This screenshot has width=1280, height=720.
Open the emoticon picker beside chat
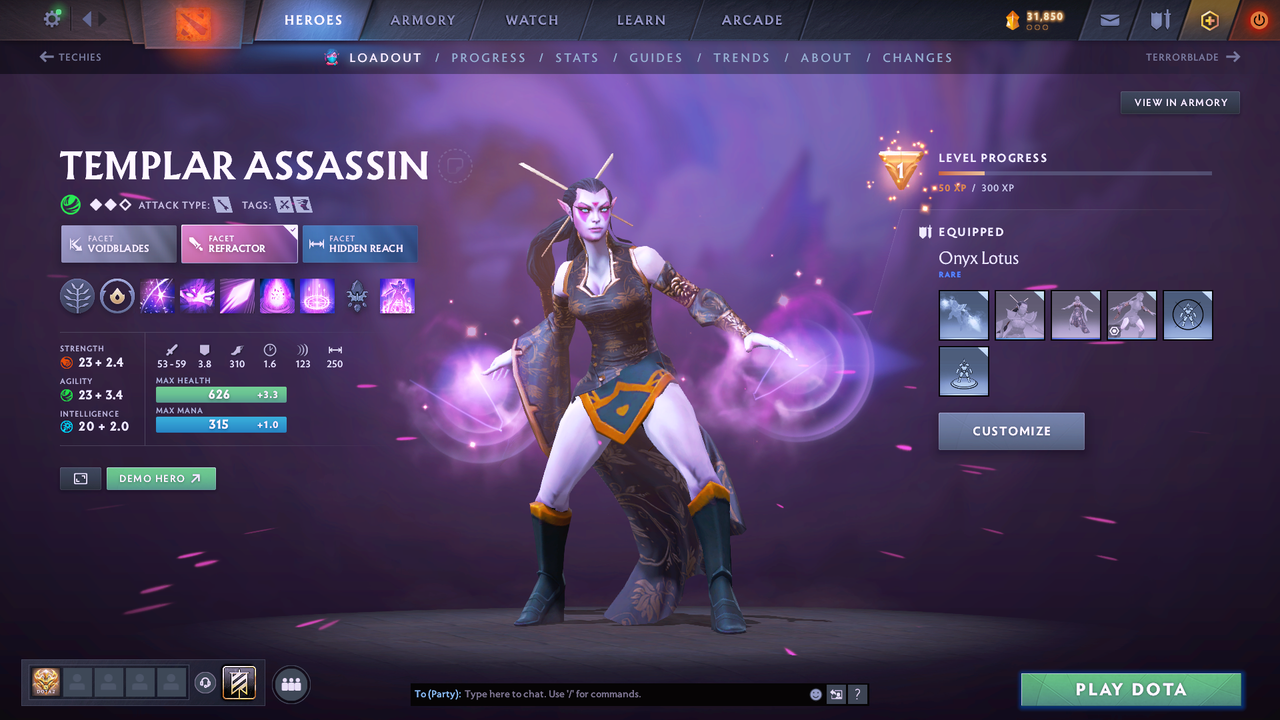815,693
